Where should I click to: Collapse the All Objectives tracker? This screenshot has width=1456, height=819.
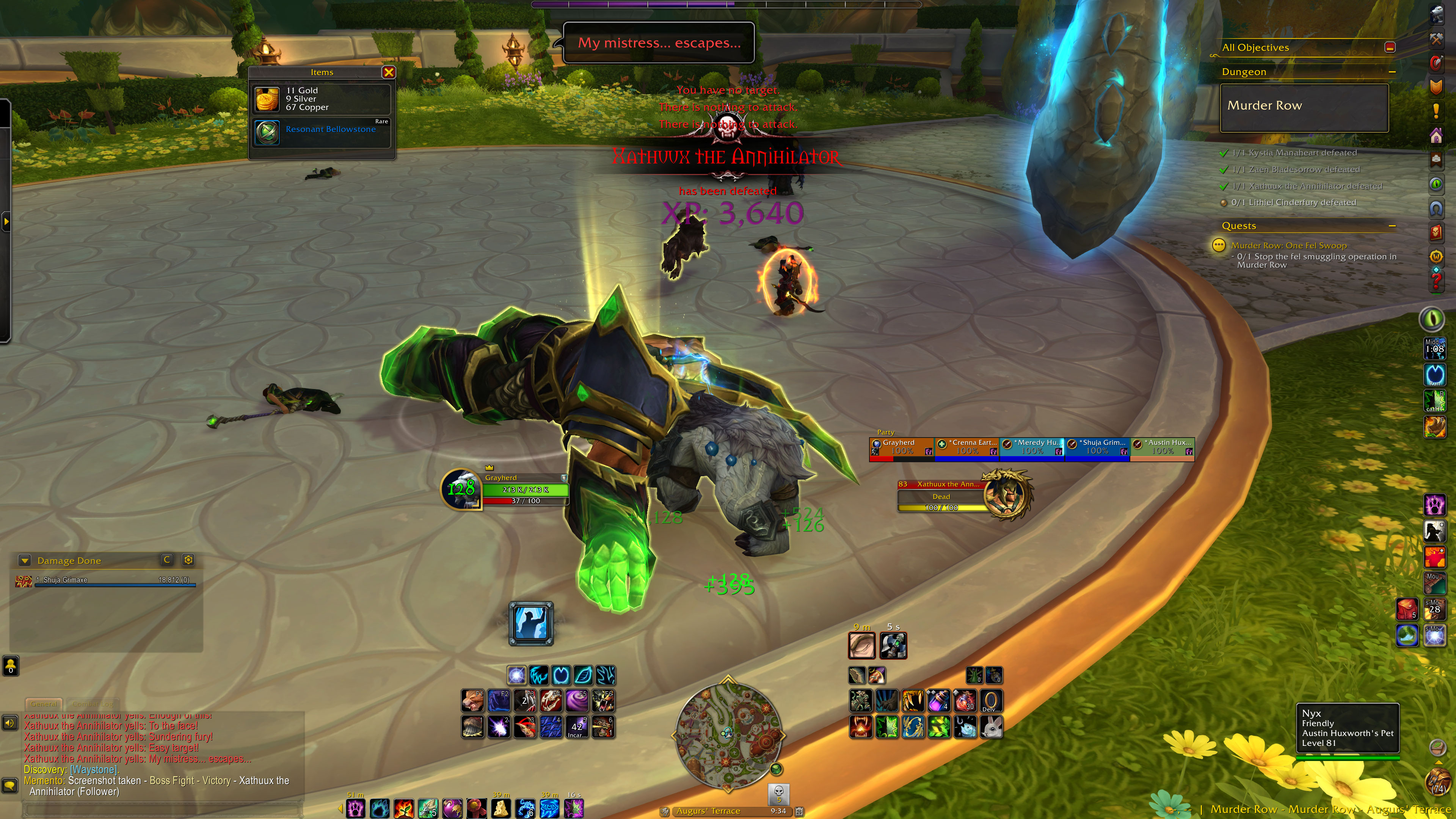point(1390,47)
